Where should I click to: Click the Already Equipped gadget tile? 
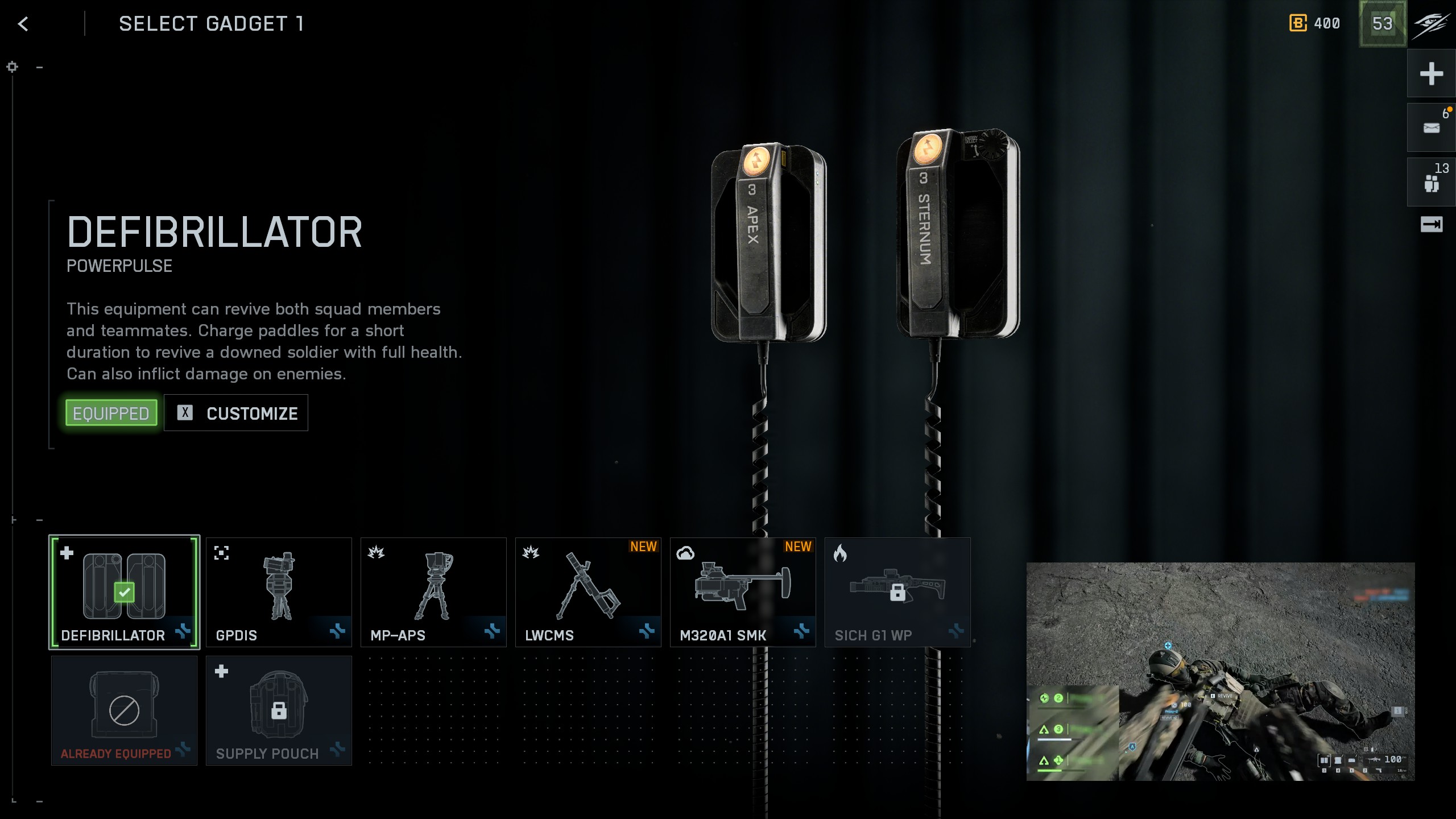point(124,710)
